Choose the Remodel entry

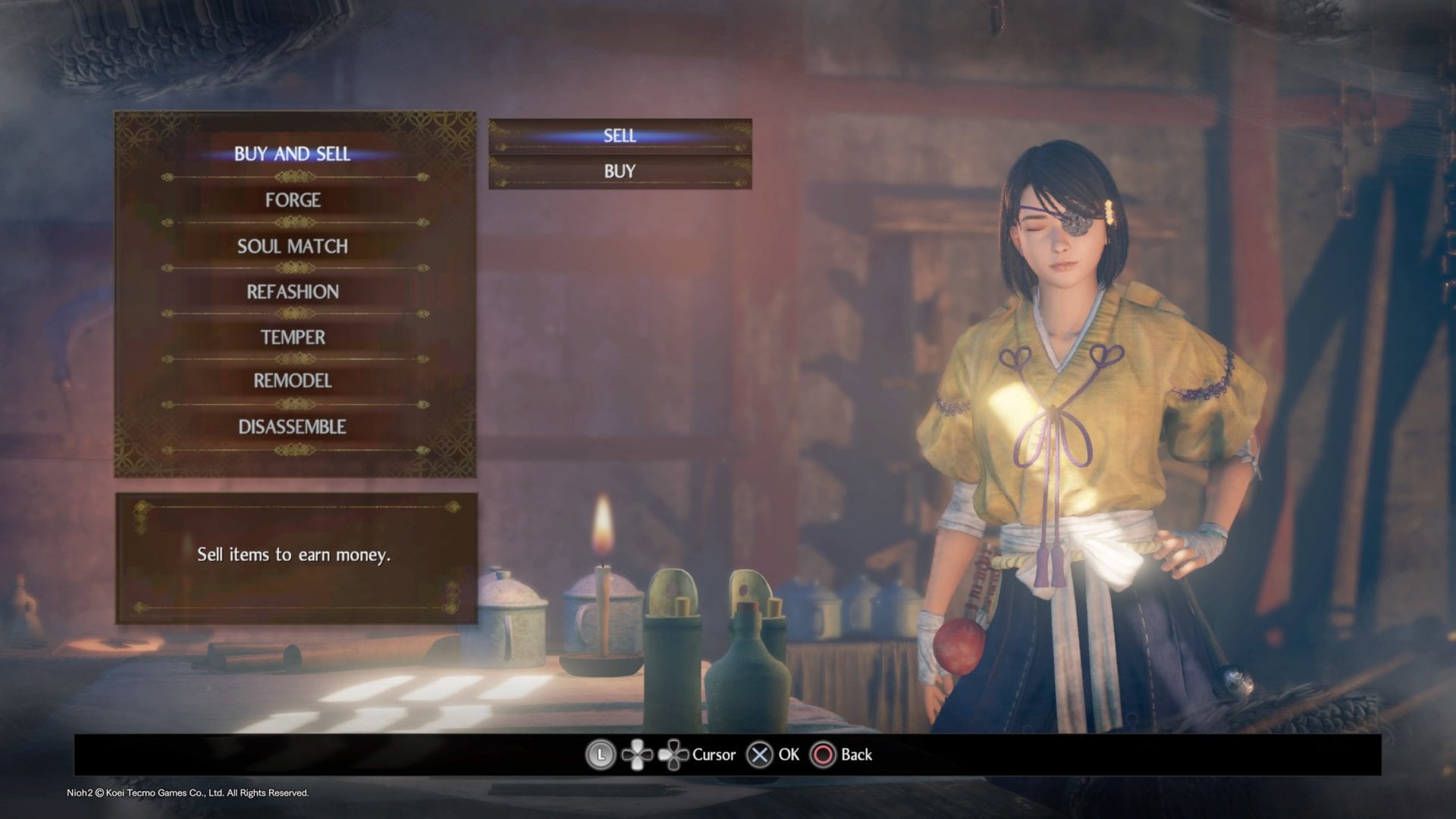293,381
